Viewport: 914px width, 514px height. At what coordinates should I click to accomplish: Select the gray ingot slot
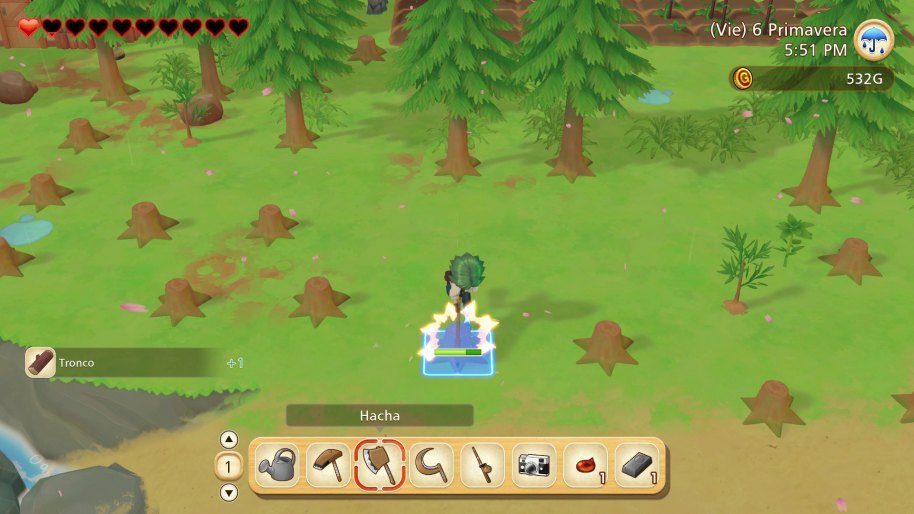[637, 465]
